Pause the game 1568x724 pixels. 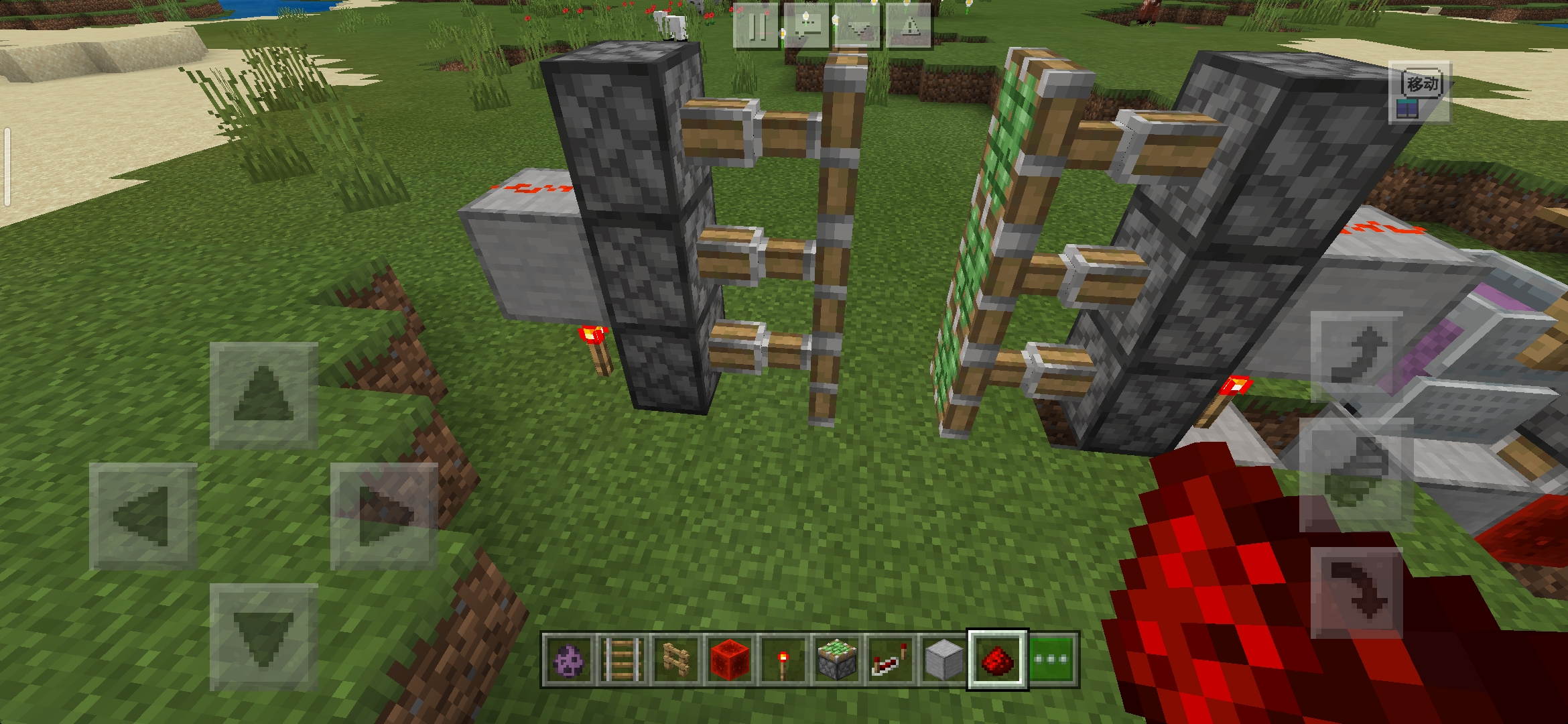click(757, 27)
